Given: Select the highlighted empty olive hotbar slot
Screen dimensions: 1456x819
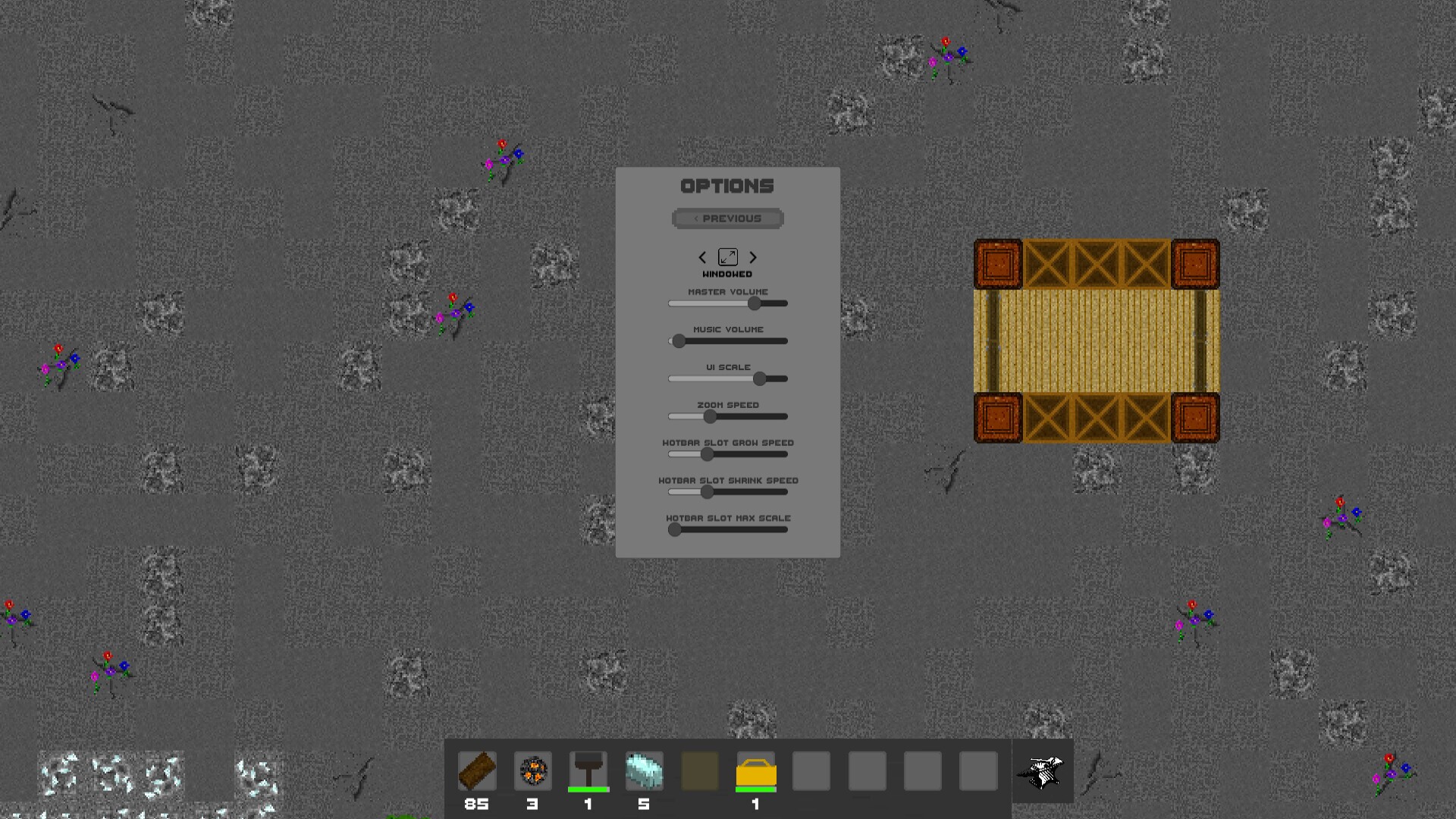Looking at the screenshot, I should pos(700,771).
